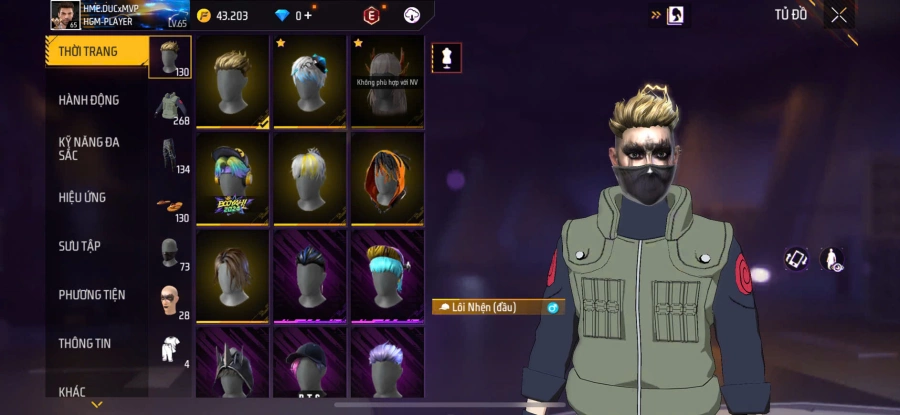Toggle the character visibility eye icon
This screenshot has height=415, width=900.
[831, 259]
